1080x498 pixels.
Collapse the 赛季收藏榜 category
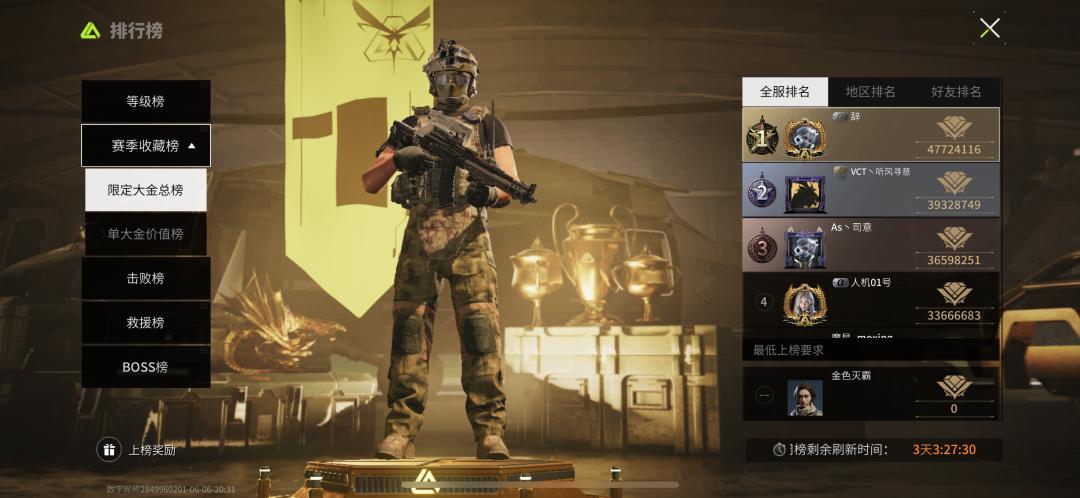point(146,145)
